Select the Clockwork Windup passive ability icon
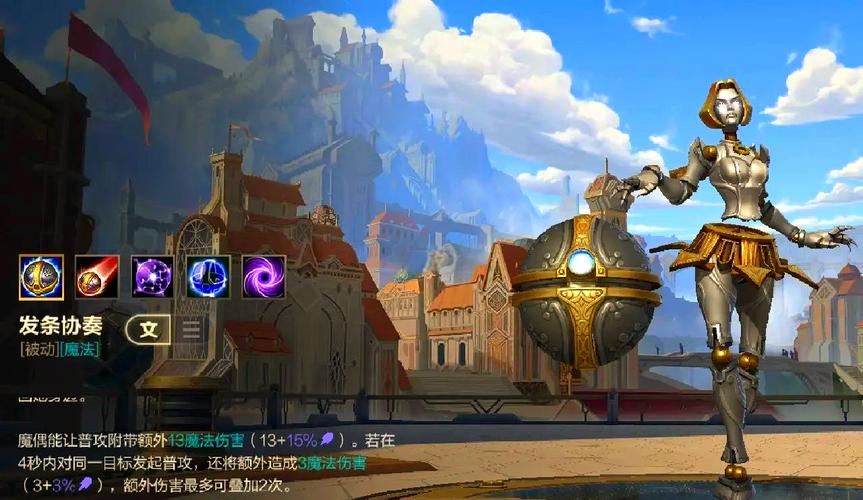 point(41,277)
